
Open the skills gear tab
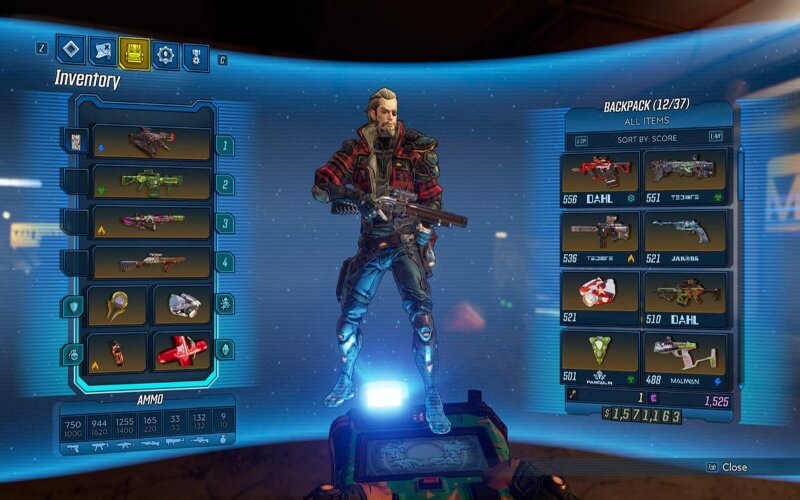165,54
